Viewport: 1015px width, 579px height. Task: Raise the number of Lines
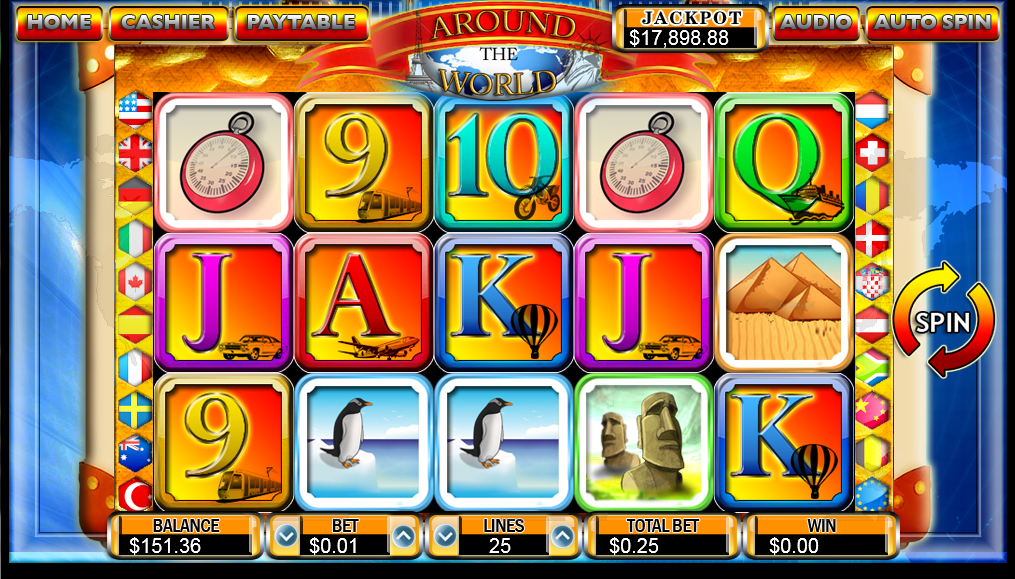tap(563, 537)
